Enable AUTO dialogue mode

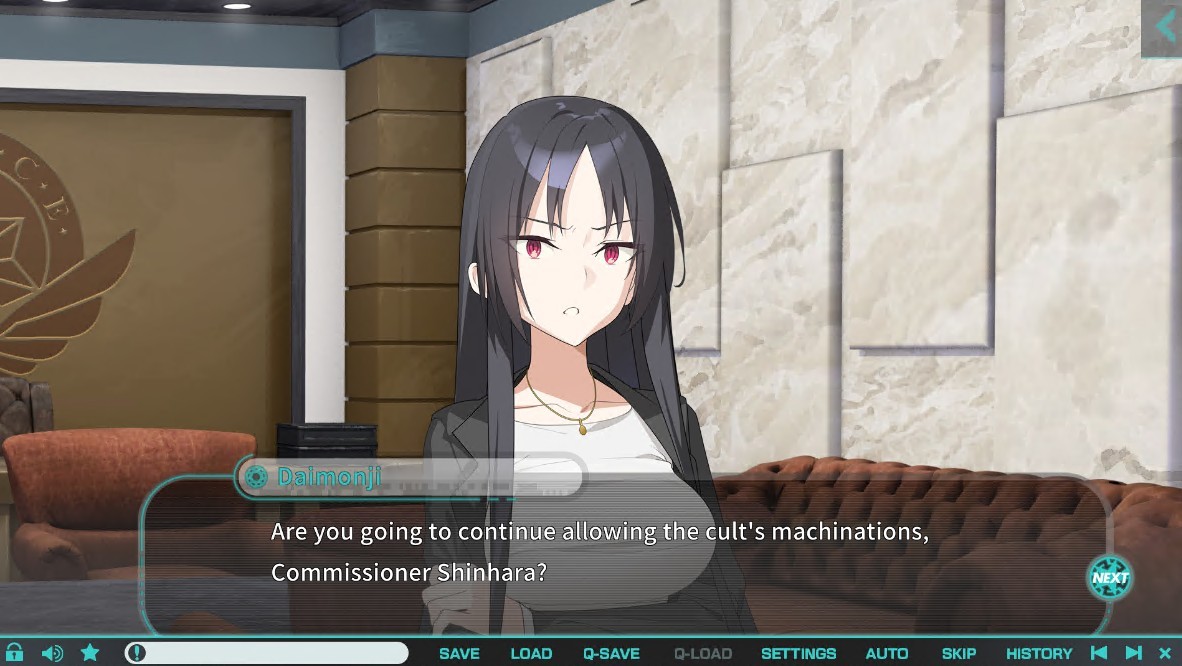tap(886, 654)
